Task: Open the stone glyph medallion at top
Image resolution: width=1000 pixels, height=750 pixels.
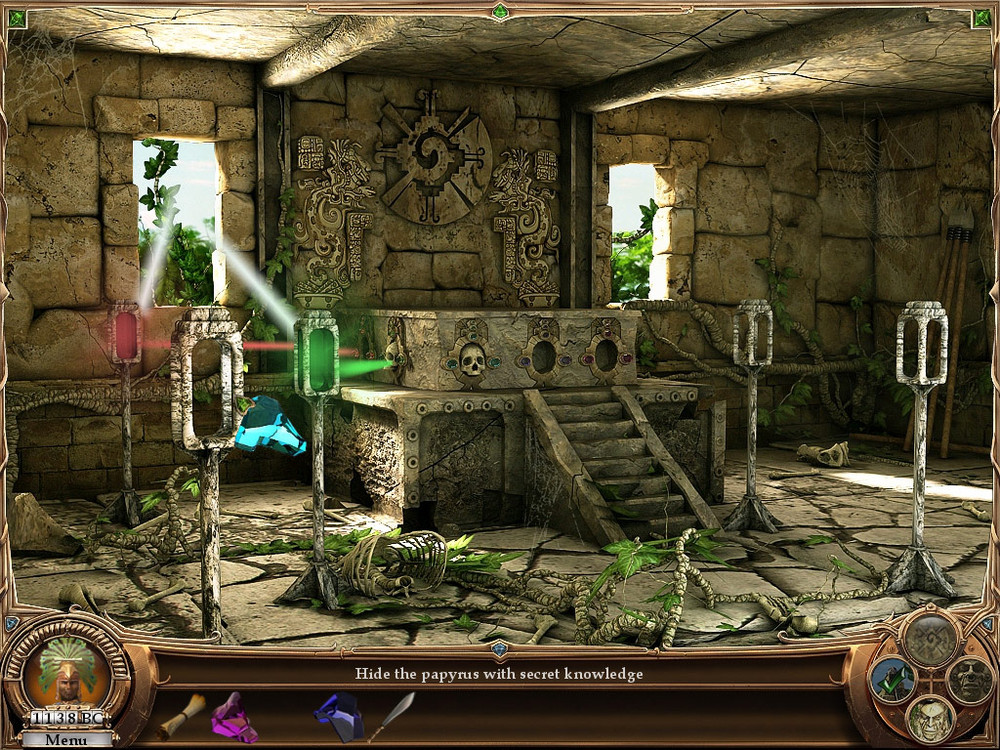Action: (929, 635)
